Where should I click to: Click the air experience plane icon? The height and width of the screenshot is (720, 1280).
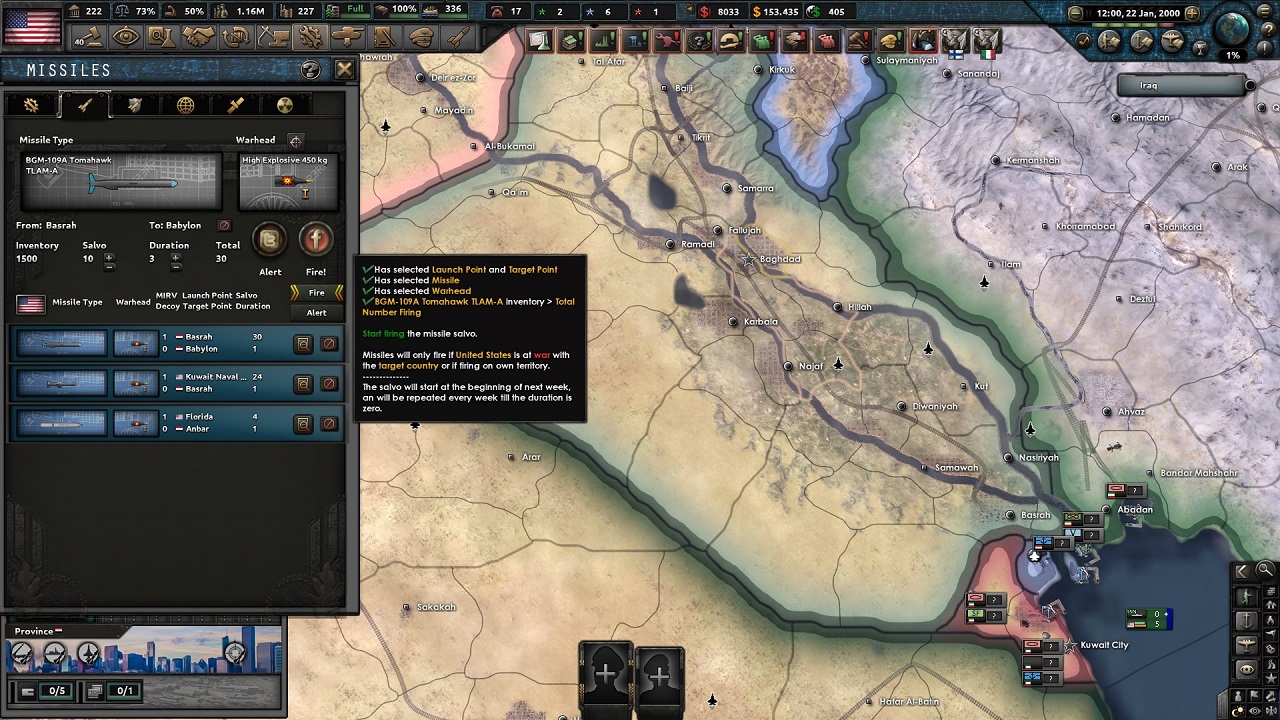coord(1172,40)
